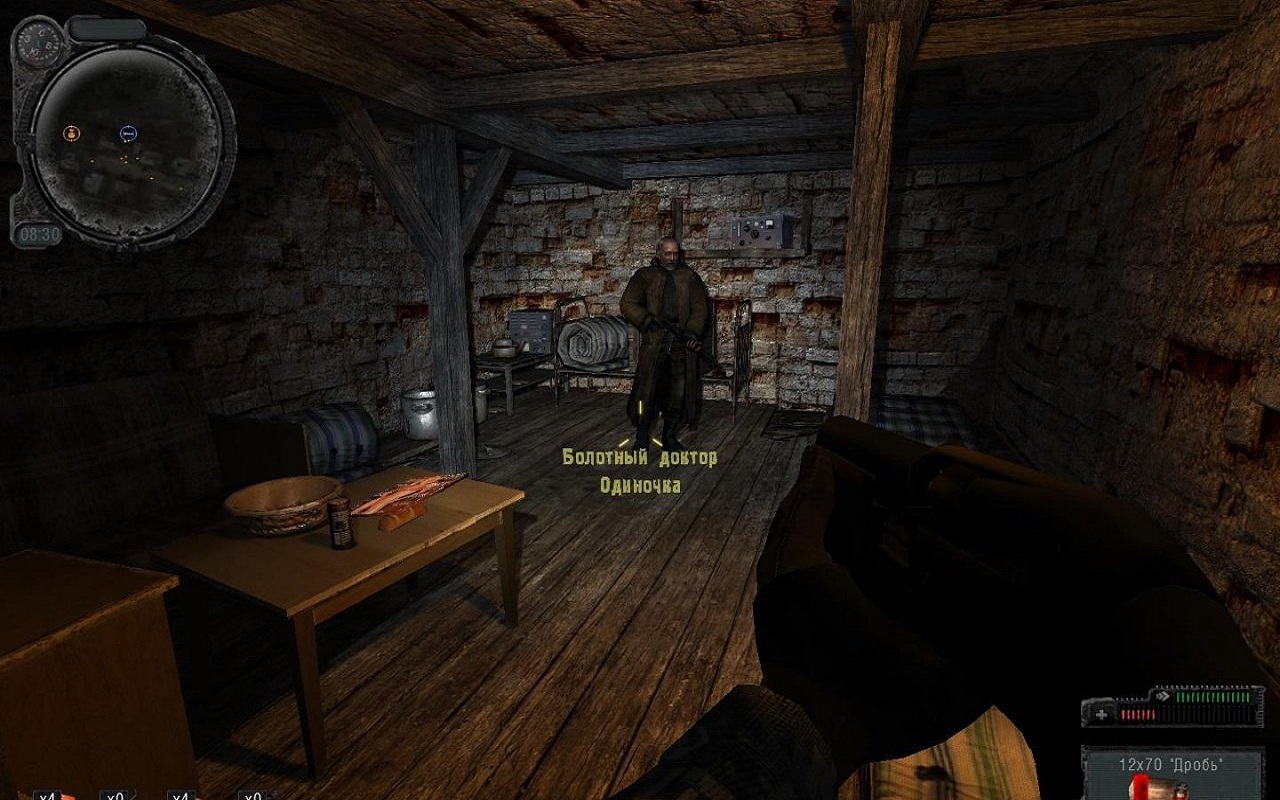
Task: Select the blue marker on the minimap
Action: 128,132
